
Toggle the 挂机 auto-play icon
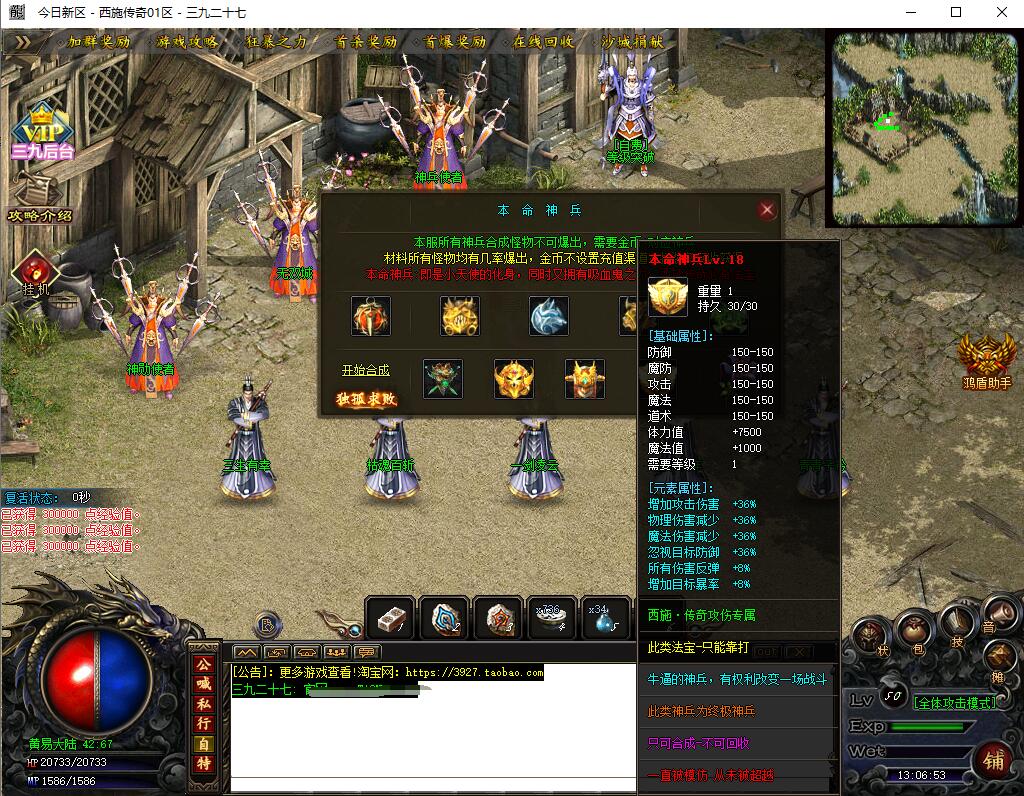[x=36, y=272]
